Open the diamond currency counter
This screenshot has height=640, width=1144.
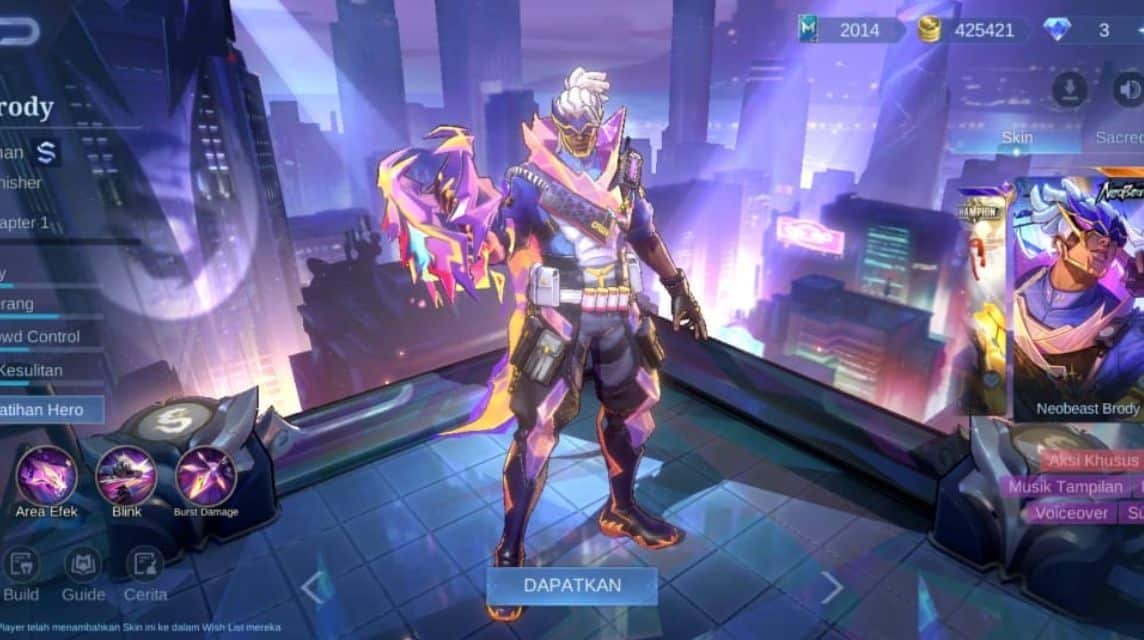coord(1090,30)
